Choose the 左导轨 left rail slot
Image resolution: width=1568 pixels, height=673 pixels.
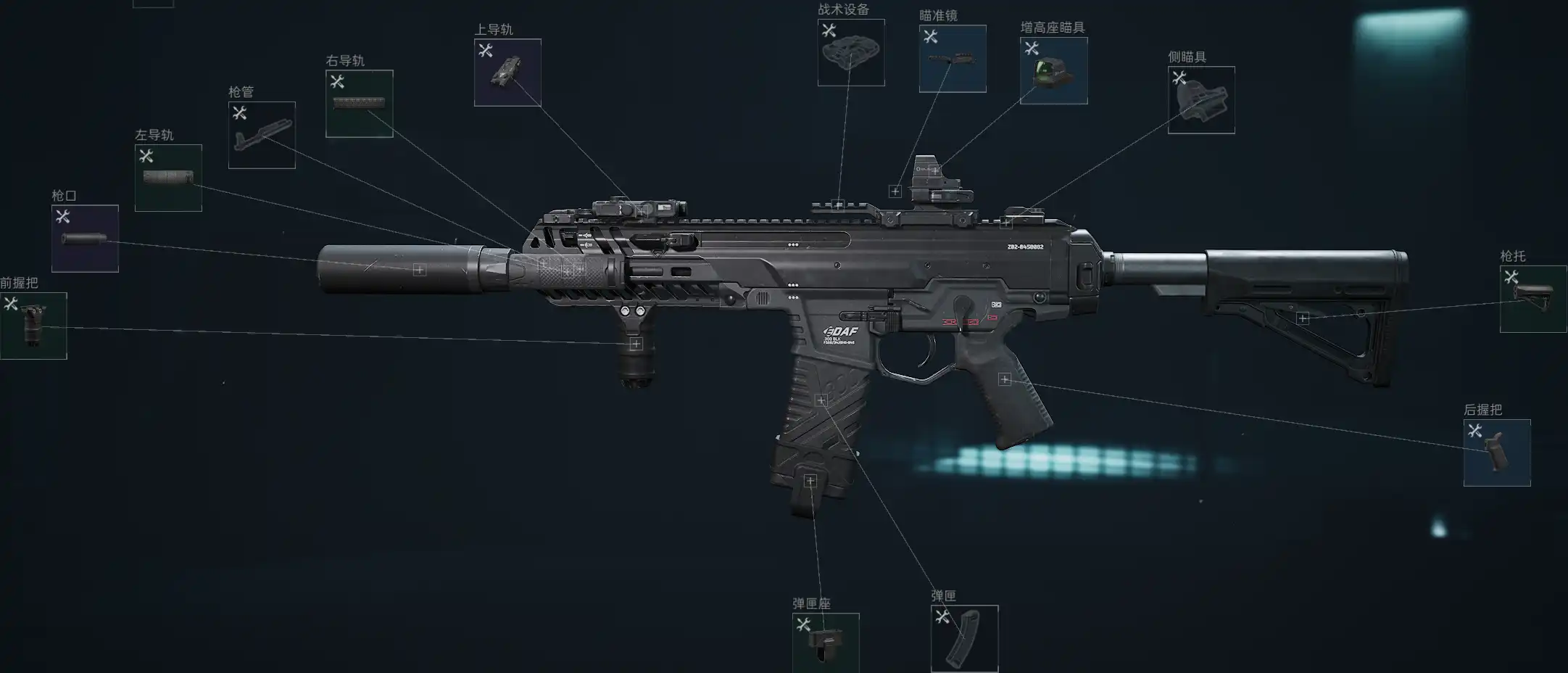pos(168,178)
